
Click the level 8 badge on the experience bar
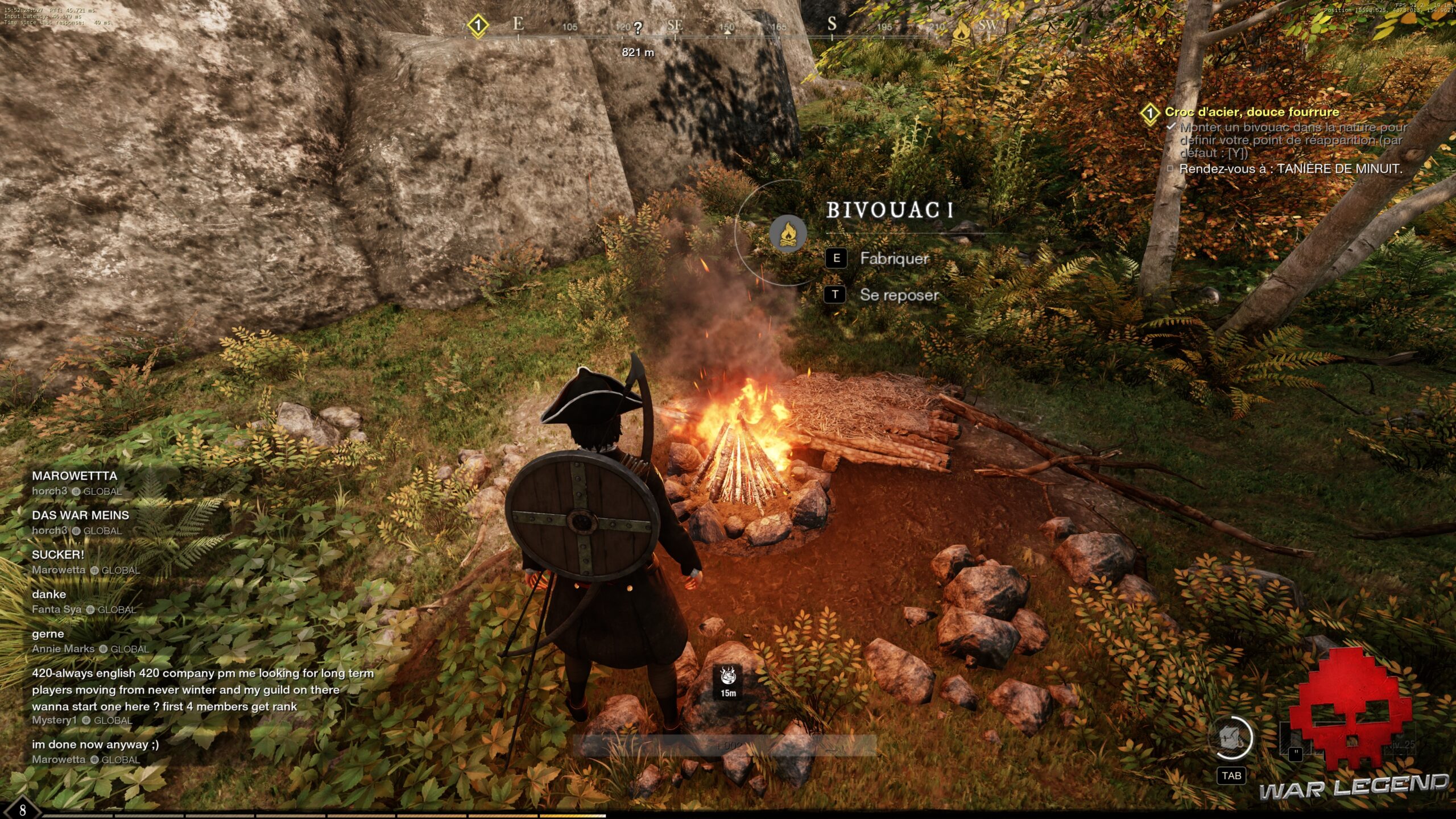23,810
